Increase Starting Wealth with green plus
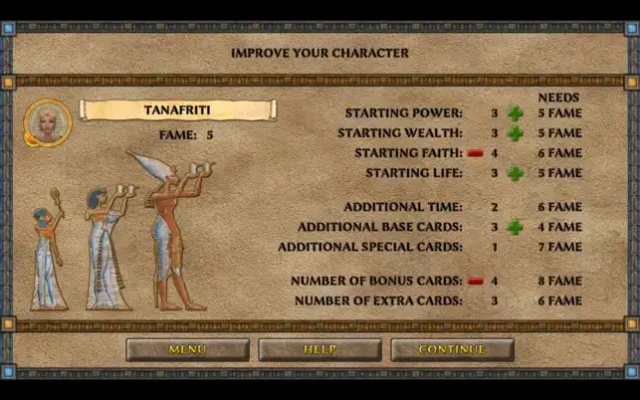Viewport: 640px width, 400px height. (515, 133)
